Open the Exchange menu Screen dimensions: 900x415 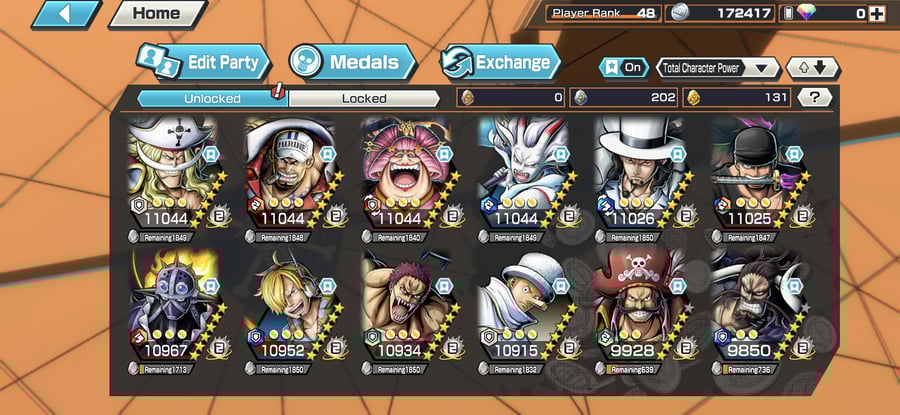coord(498,63)
